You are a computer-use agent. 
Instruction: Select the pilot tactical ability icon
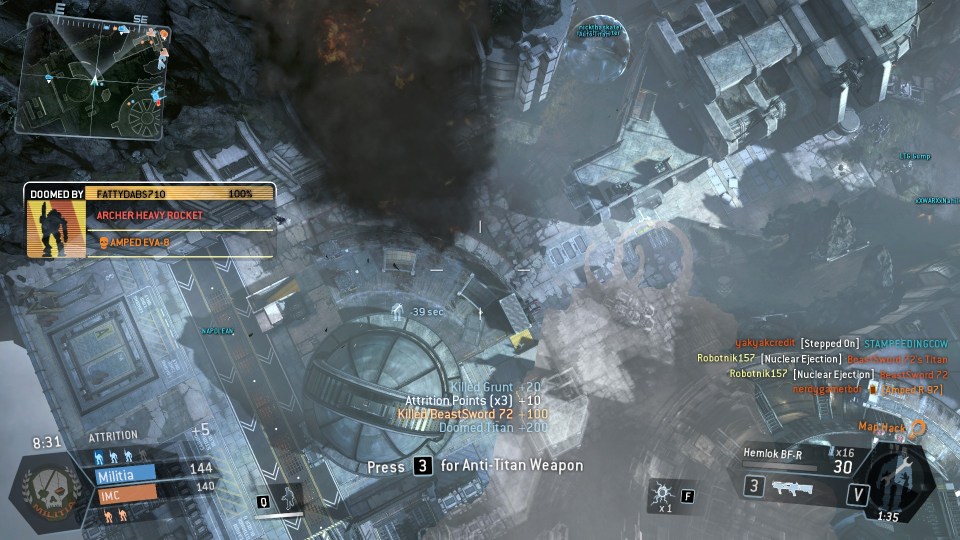(x=288, y=496)
